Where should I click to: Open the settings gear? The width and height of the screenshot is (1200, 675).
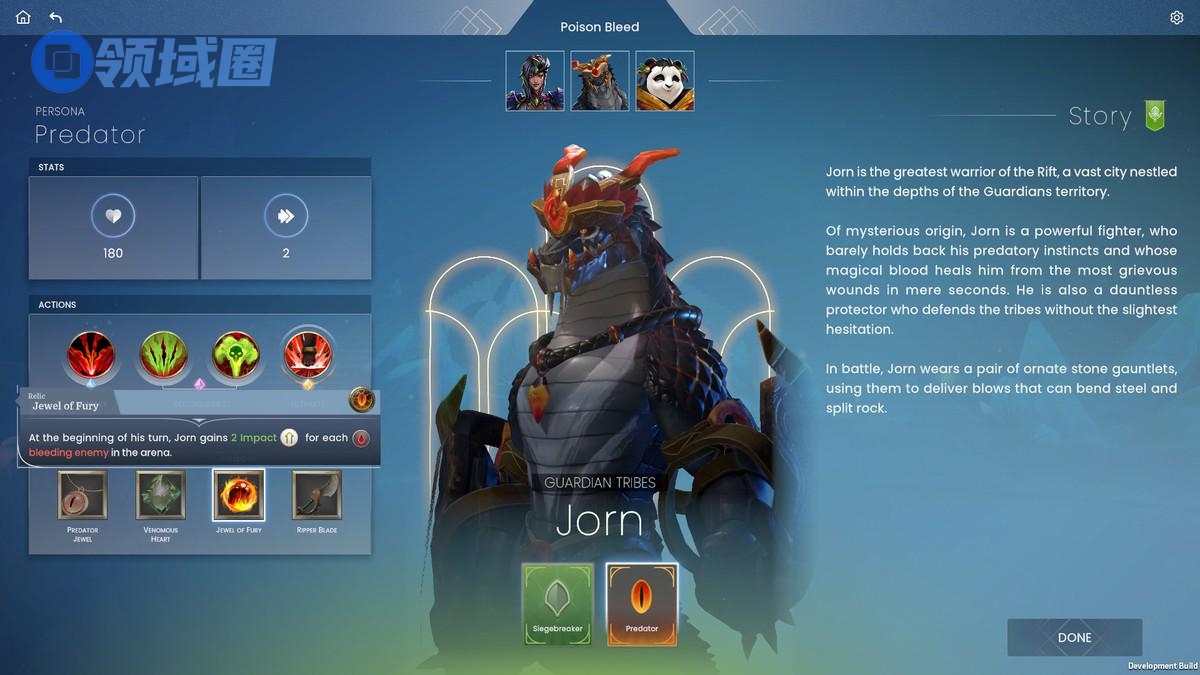(1176, 17)
